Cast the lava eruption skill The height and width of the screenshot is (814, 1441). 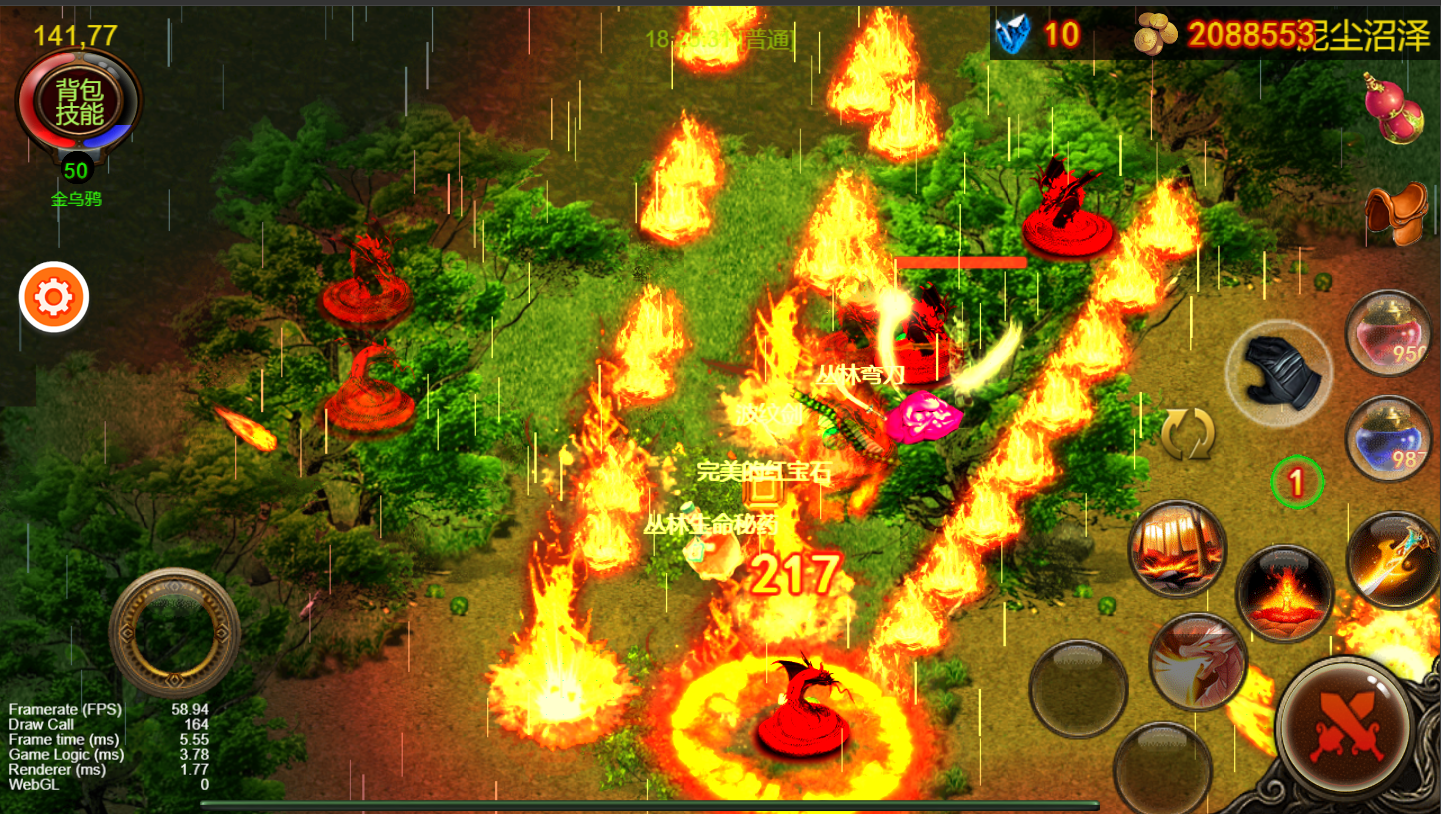(x=1284, y=593)
